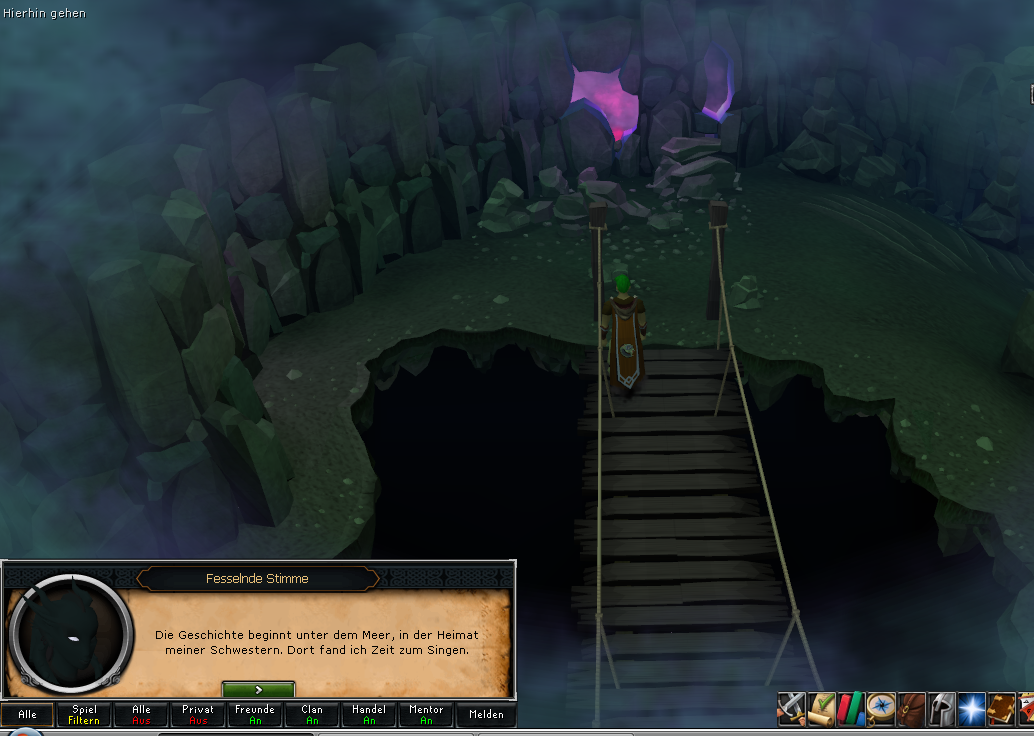Open the brown spellbook tab
1034x736 pixels.
(1002, 709)
